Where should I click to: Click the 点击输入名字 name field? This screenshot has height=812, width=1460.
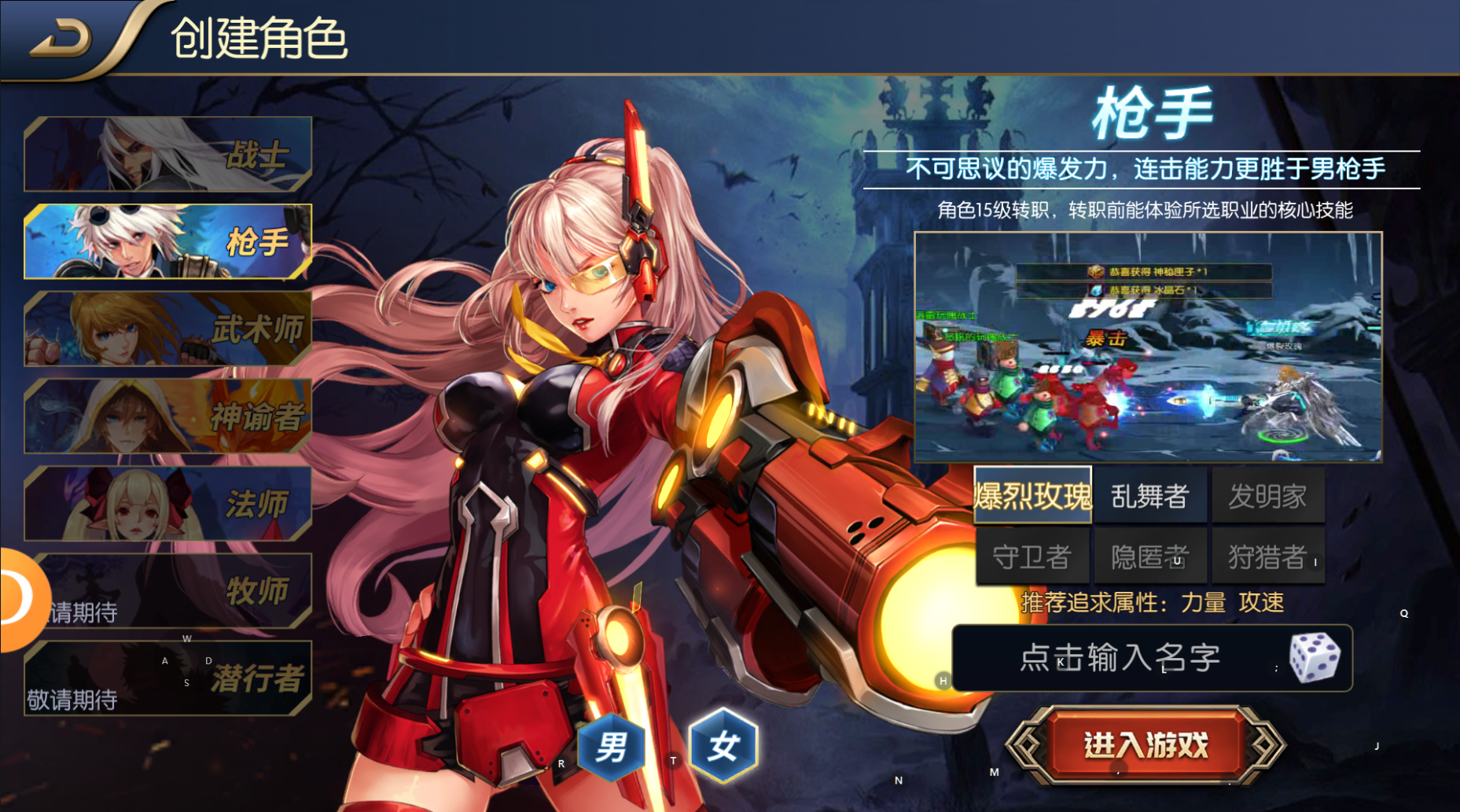[1119, 658]
